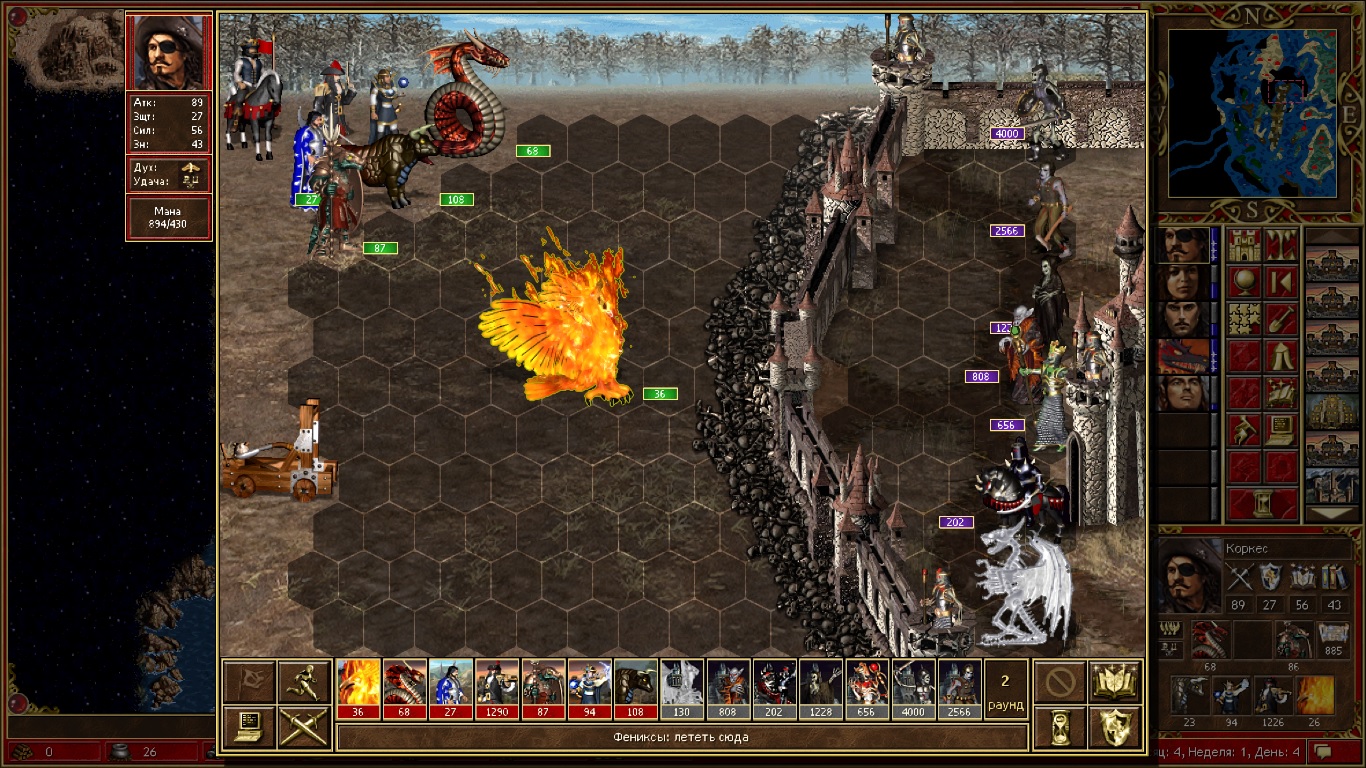Select the Phoenix portrait showing 36 in turn queue
The height and width of the screenshot is (768, 1366).
tap(359, 688)
